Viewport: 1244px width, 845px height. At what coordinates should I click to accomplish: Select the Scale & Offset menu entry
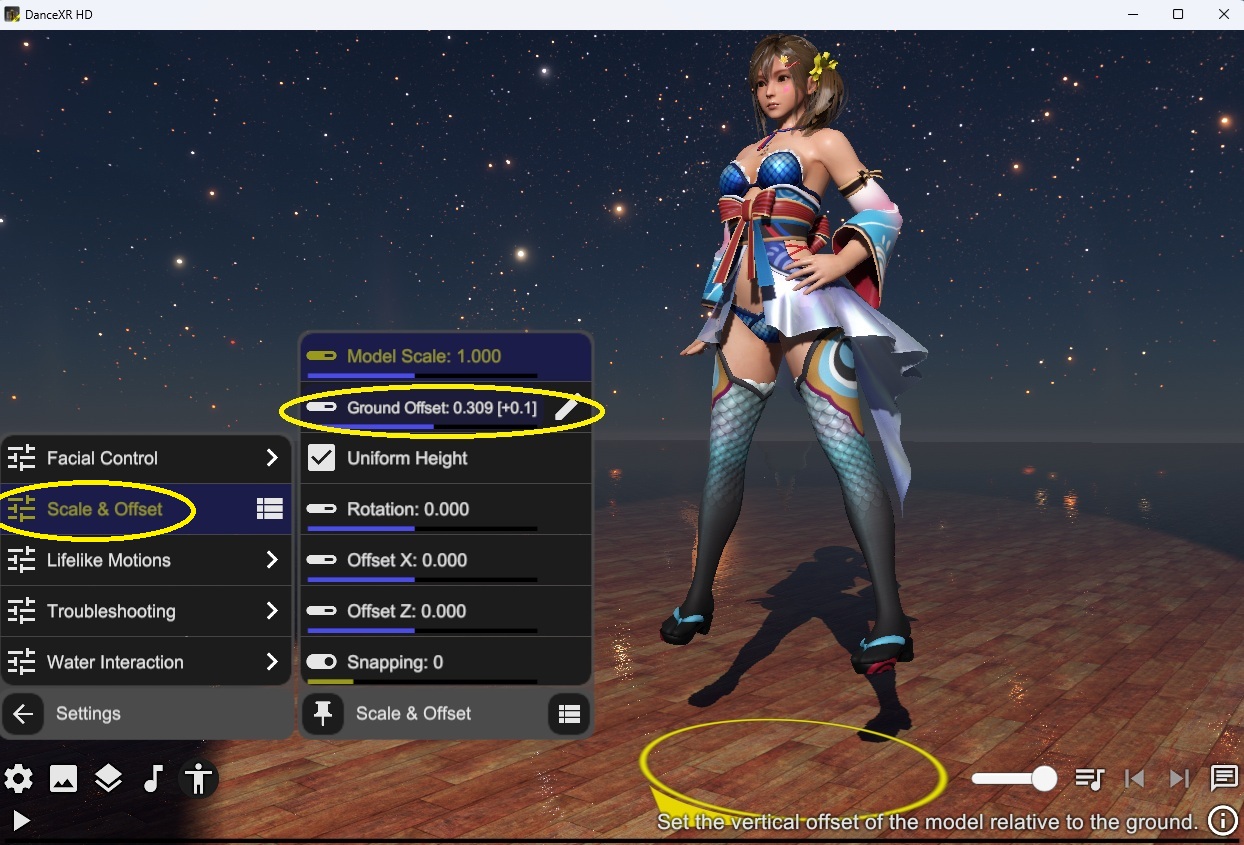click(105, 509)
